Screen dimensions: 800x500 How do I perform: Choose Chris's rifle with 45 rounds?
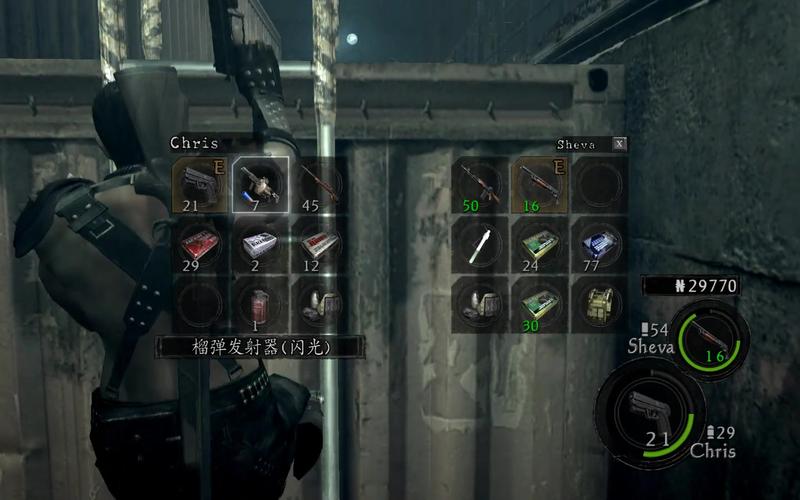click(320, 185)
